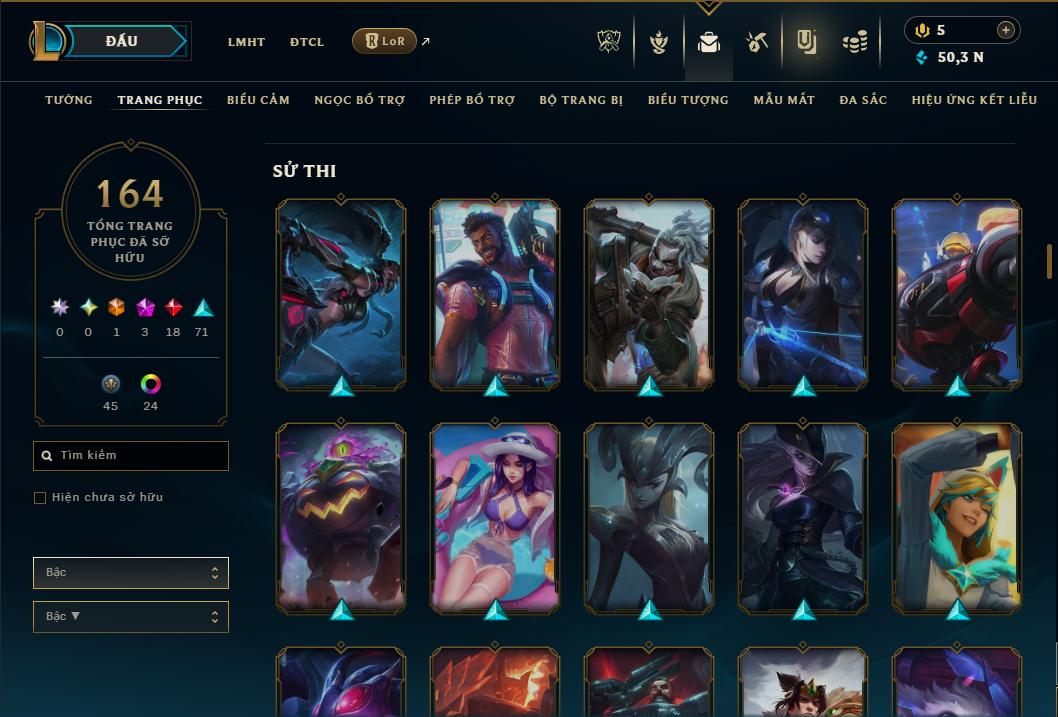Switch to the MẪU MẮT tab
The height and width of the screenshot is (717, 1058).
tap(784, 100)
